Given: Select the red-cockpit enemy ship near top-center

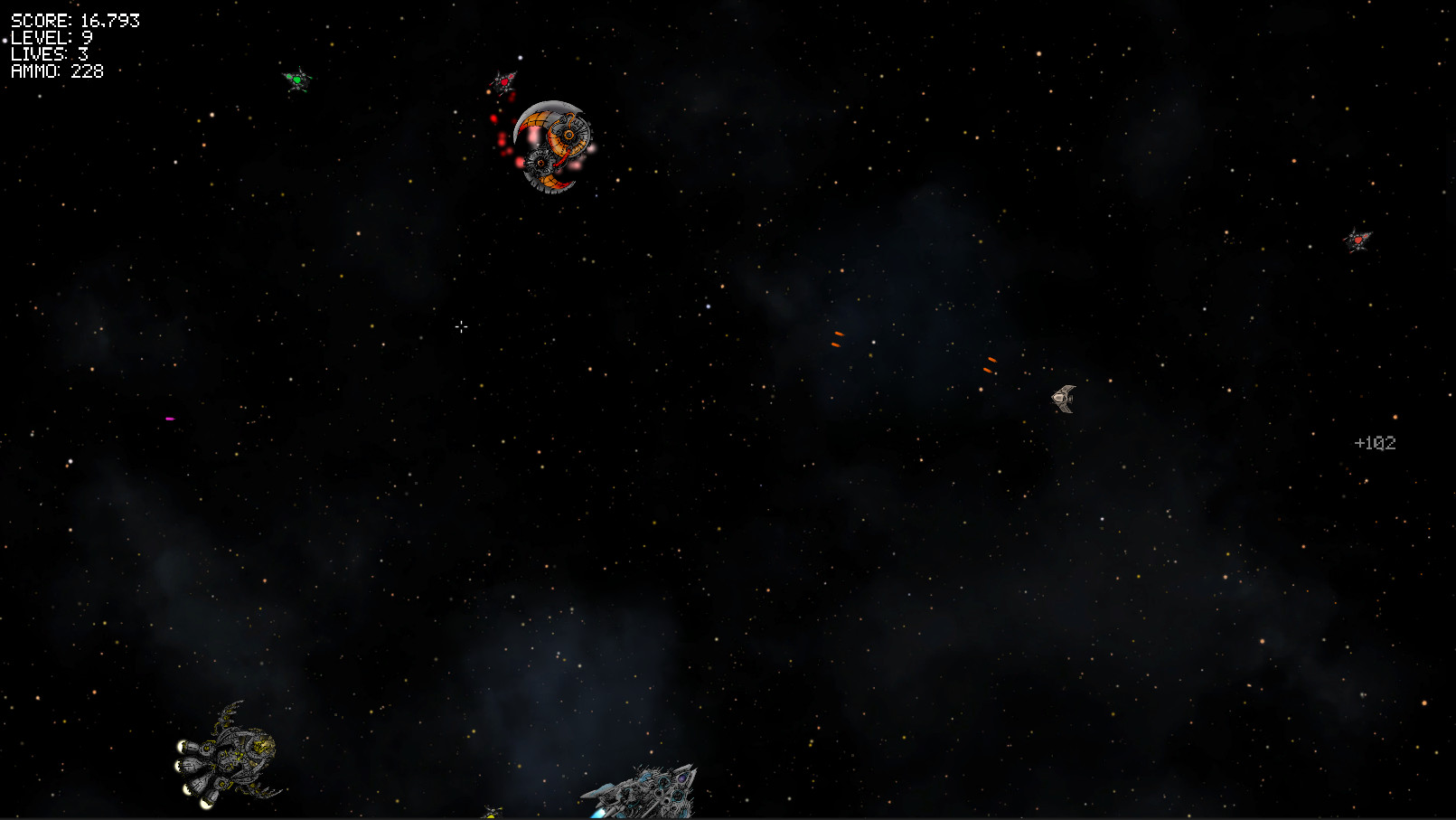Looking at the screenshot, I should pos(503,80).
